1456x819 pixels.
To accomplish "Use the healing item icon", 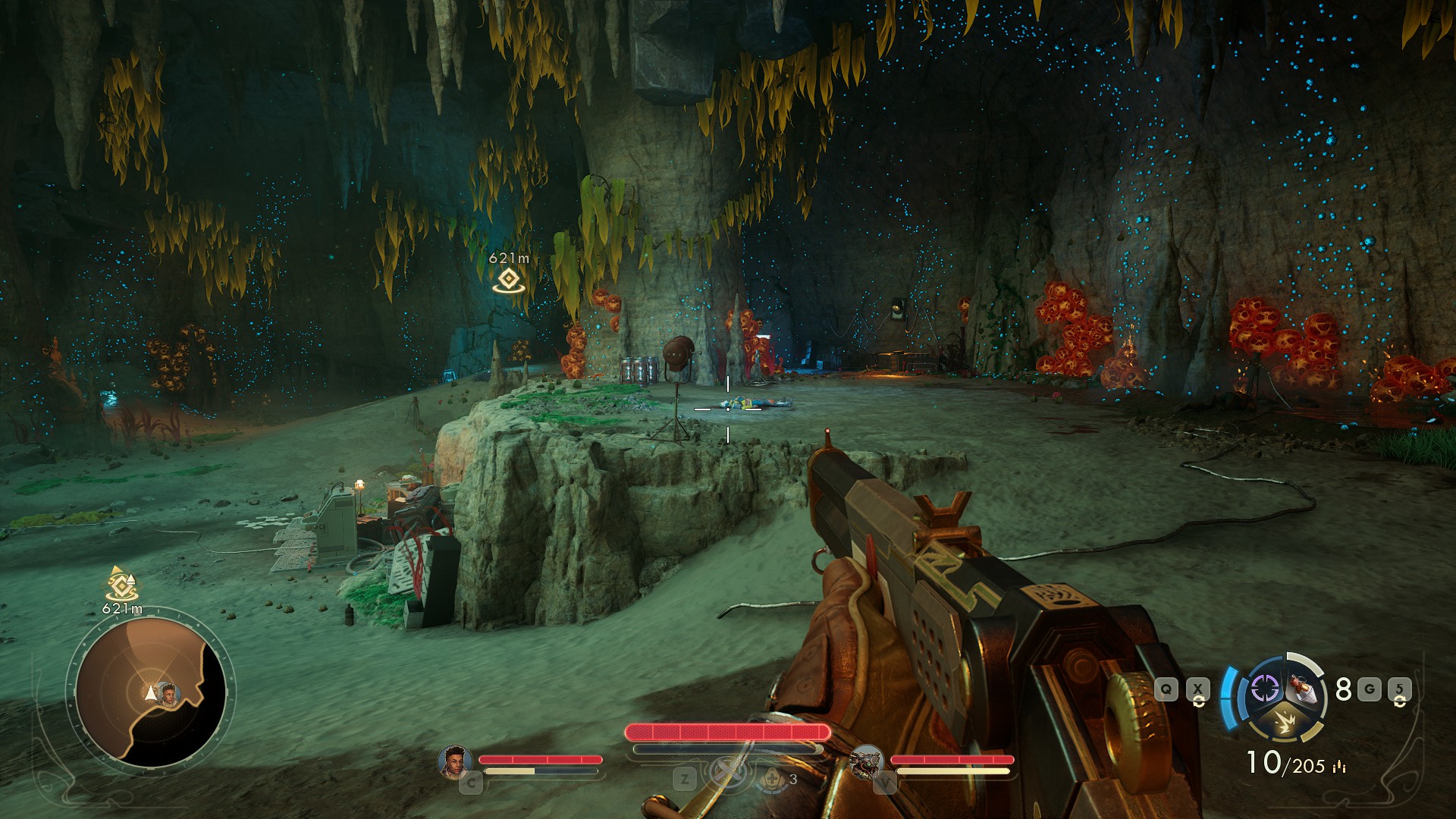I will pyautogui.click(x=772, y=779).
